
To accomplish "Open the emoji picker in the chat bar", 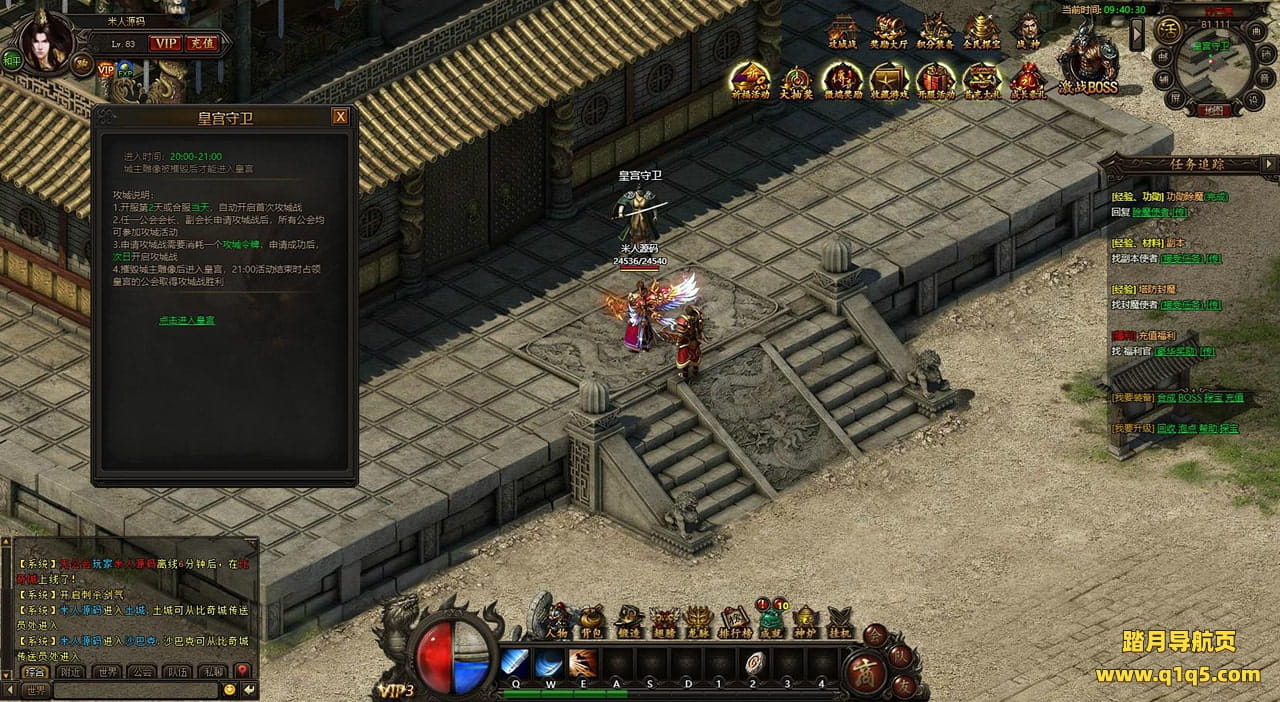I will 230,689.
